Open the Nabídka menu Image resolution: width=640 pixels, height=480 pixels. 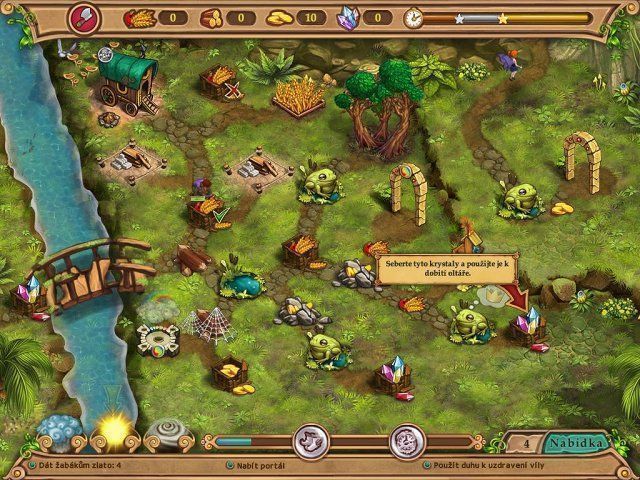point(580,442)
